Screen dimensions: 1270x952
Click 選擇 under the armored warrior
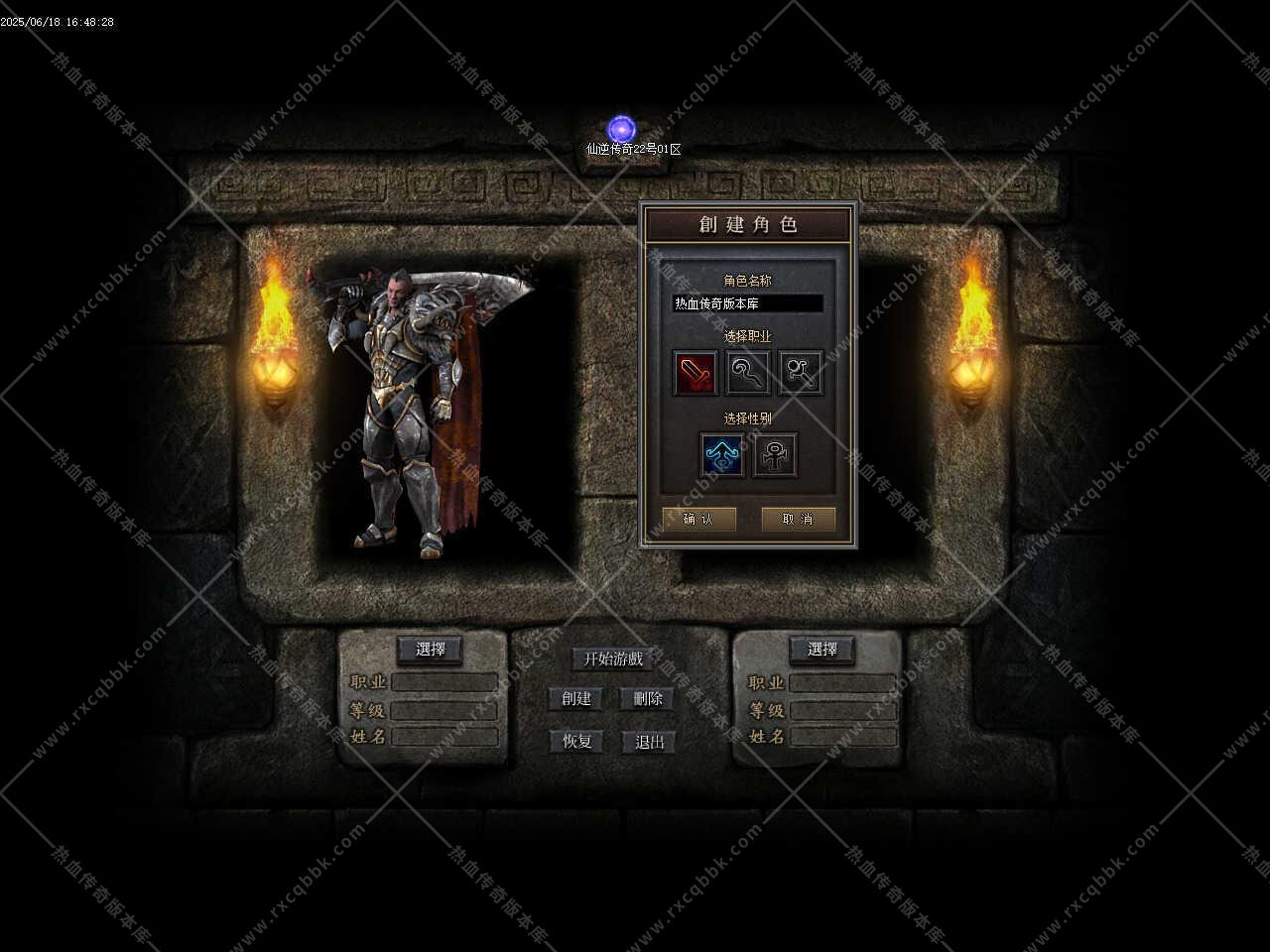[430, 650]
